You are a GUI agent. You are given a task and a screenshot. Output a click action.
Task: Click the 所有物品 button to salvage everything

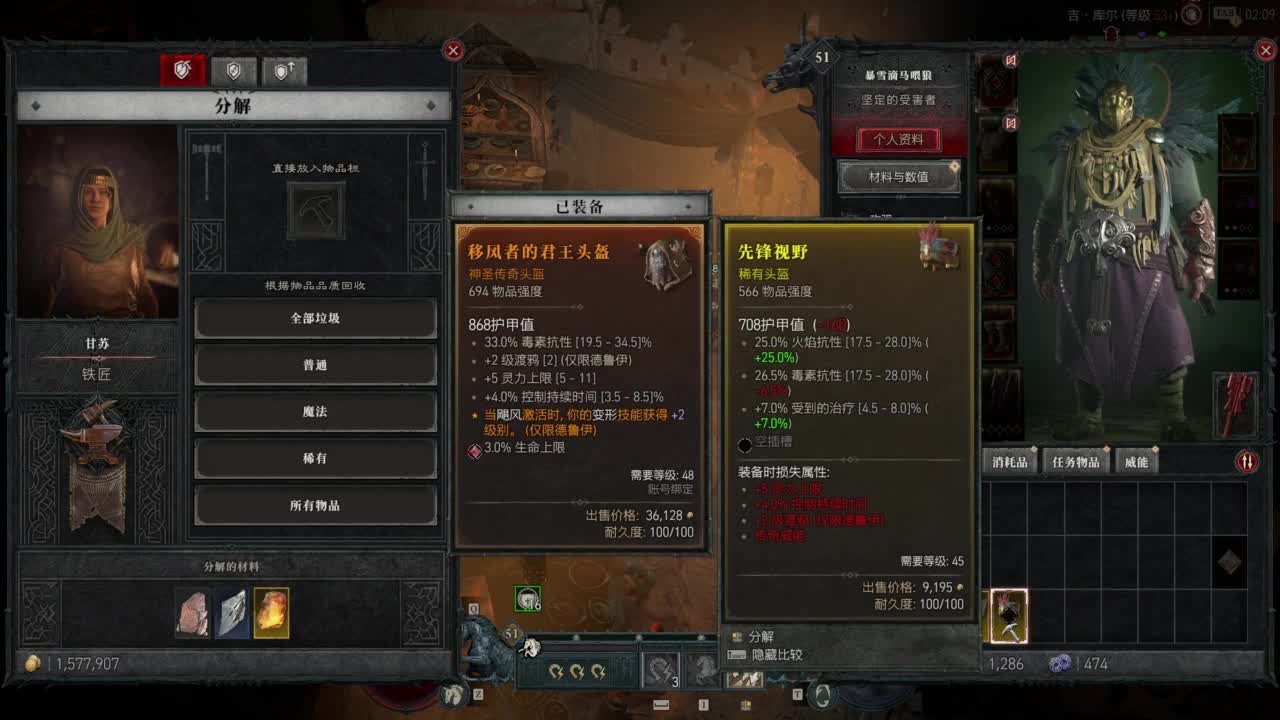point(315,506)
